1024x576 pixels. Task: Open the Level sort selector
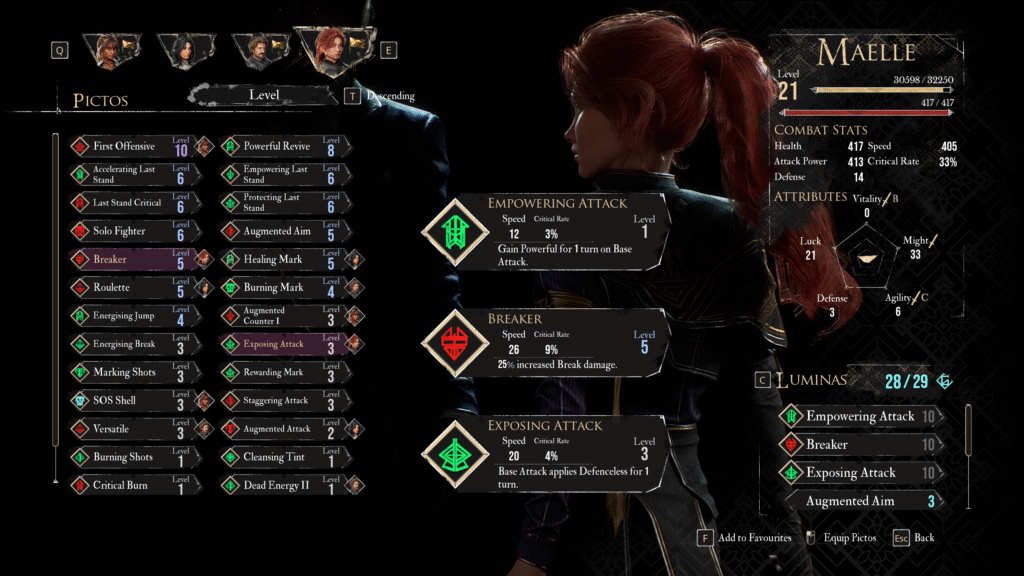coord(265,96)
